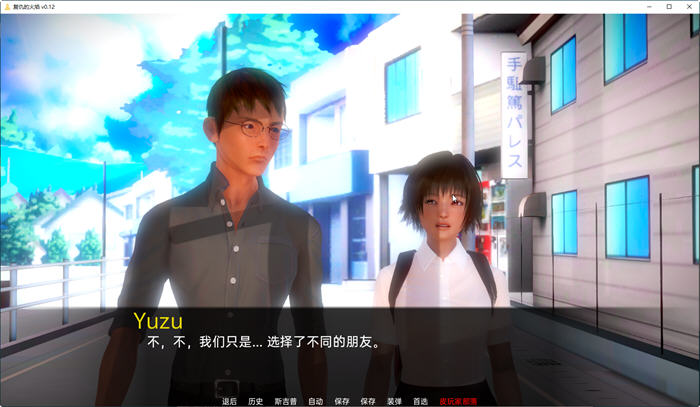Viewport: 700px width, 407px height.
Task: Activate the 斯吉普 skip button
Action: (x=286, y=401)
